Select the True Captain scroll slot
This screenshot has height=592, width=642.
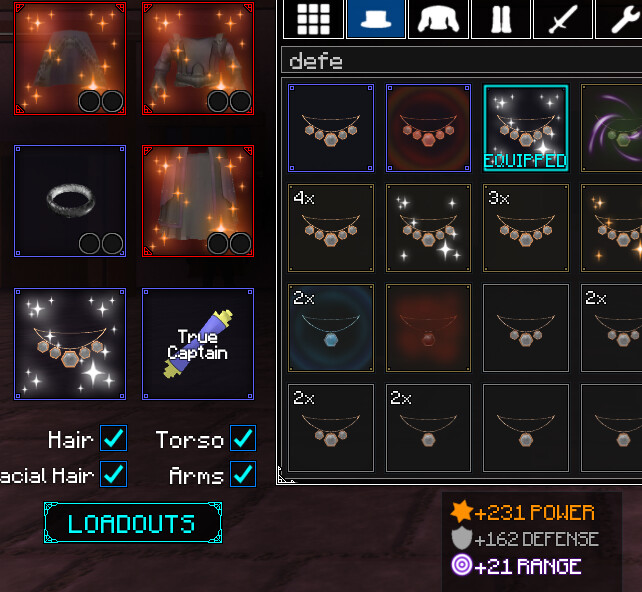(198, 344)
